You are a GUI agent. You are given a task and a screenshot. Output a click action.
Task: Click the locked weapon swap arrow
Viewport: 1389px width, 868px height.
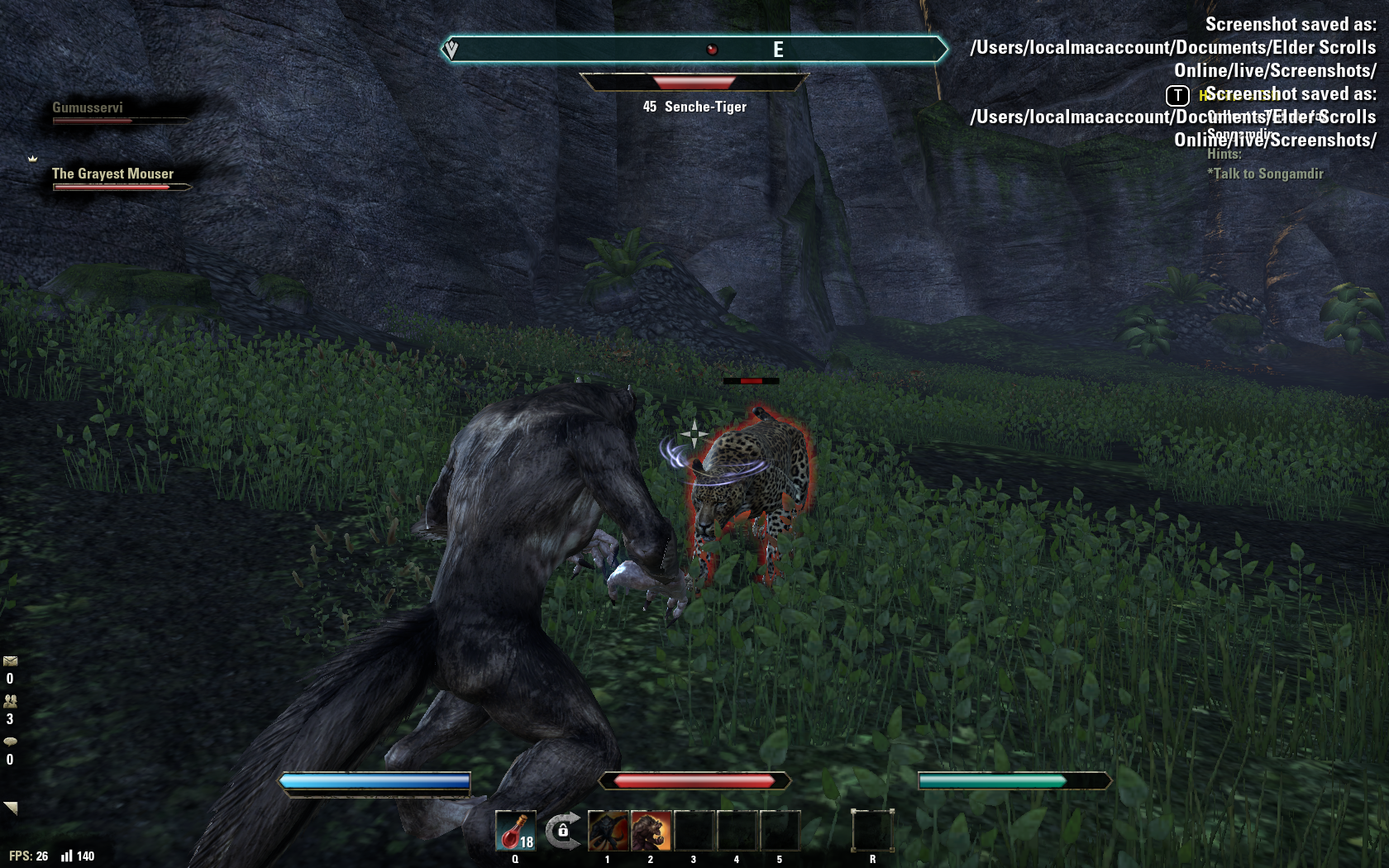[x=562, y=829]
